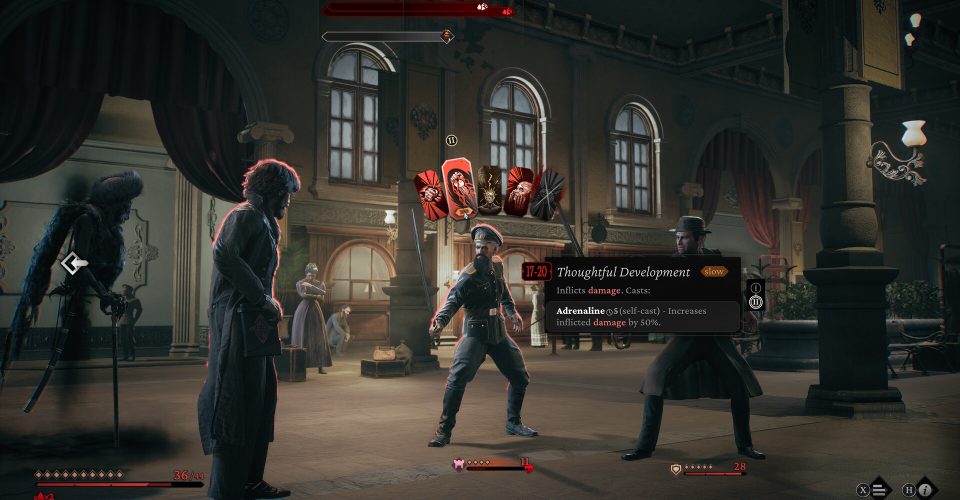Select the red open-hand card
This screenshot has width=960, height=500.
click(x=520, y=191)
